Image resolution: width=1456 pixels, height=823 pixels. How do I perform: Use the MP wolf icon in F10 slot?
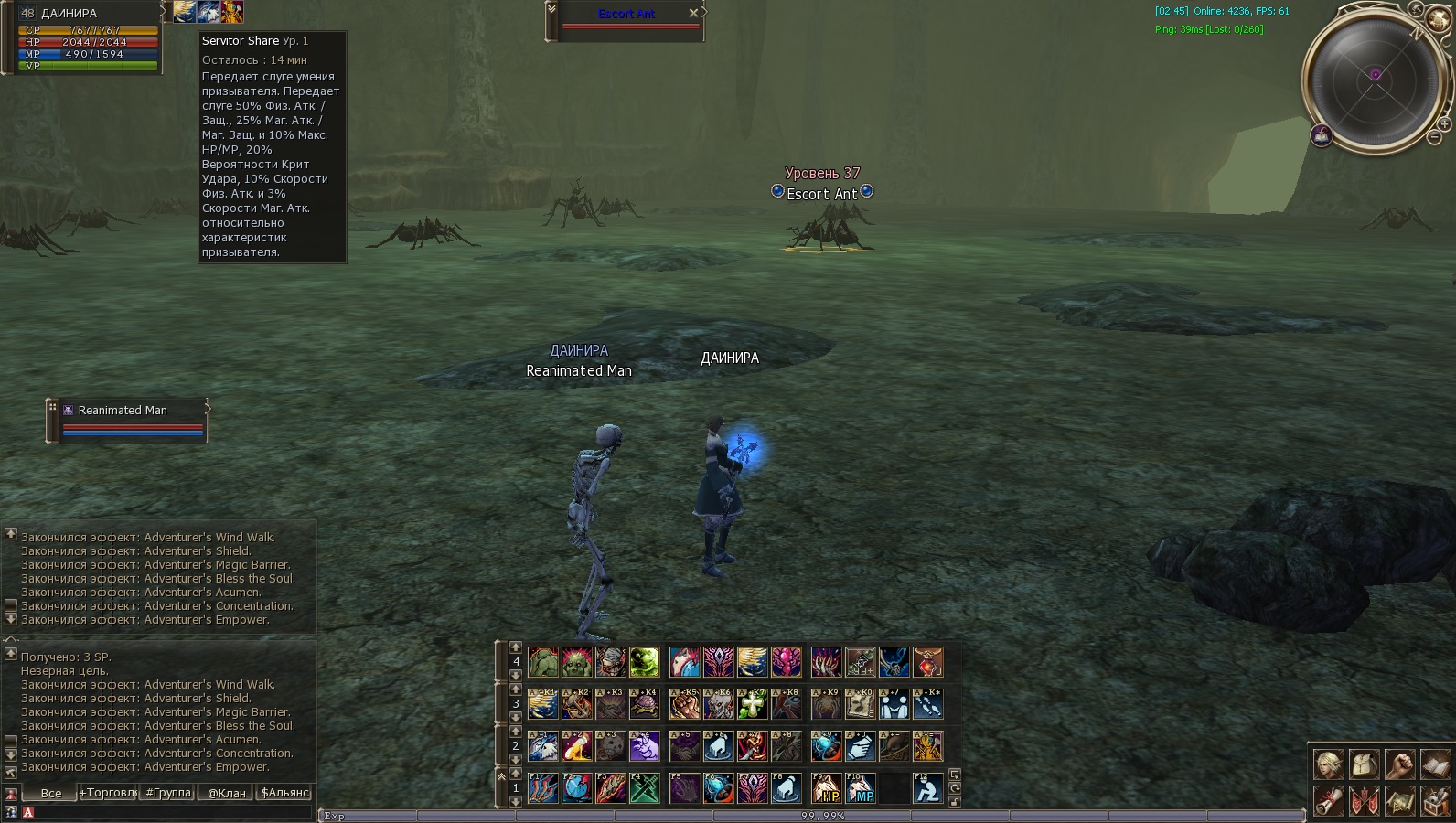click(x=861, y=788)
